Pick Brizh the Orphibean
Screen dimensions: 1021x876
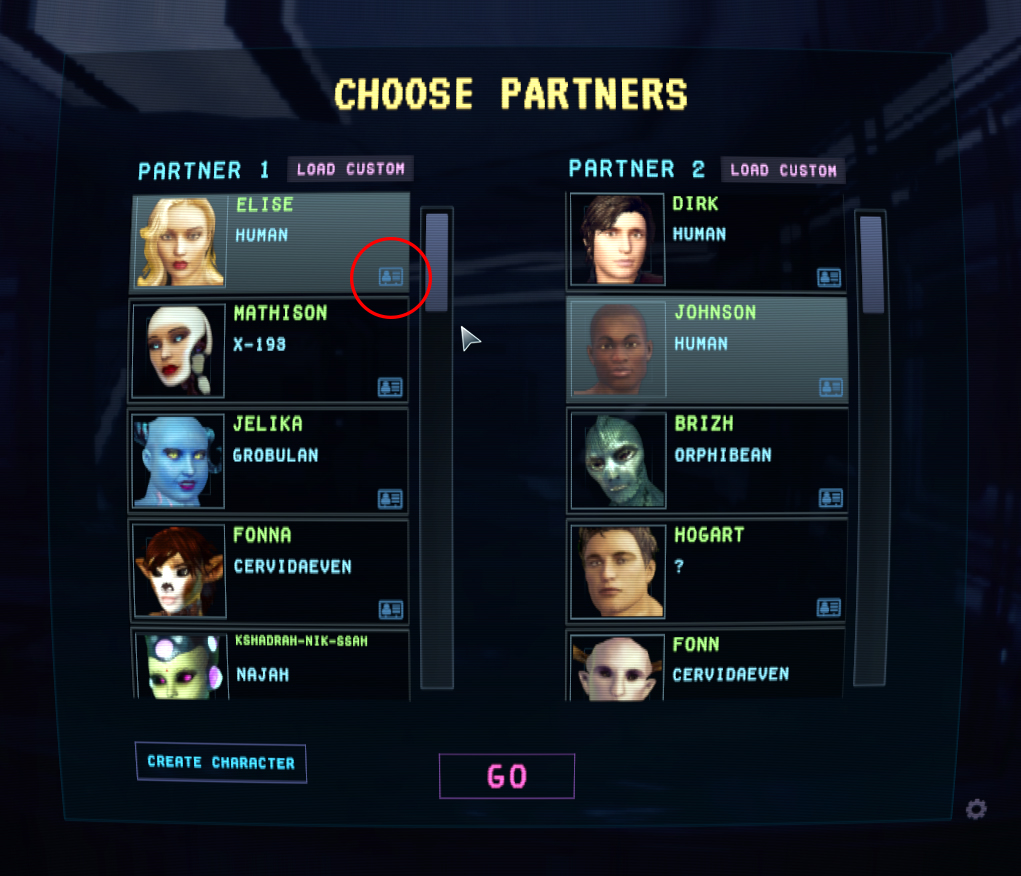[707, 460]
